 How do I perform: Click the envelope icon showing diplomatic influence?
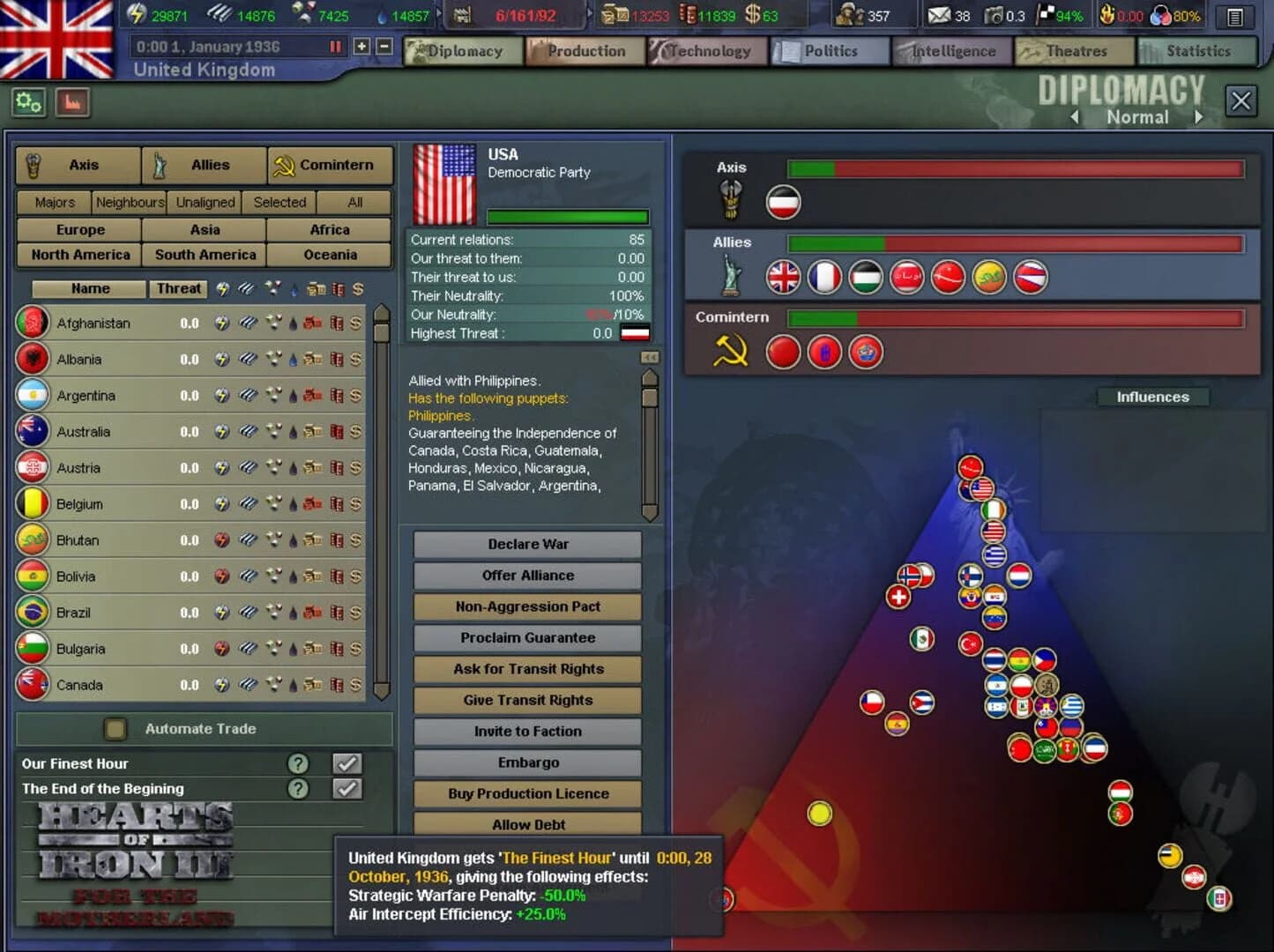(x=939, y=15)
